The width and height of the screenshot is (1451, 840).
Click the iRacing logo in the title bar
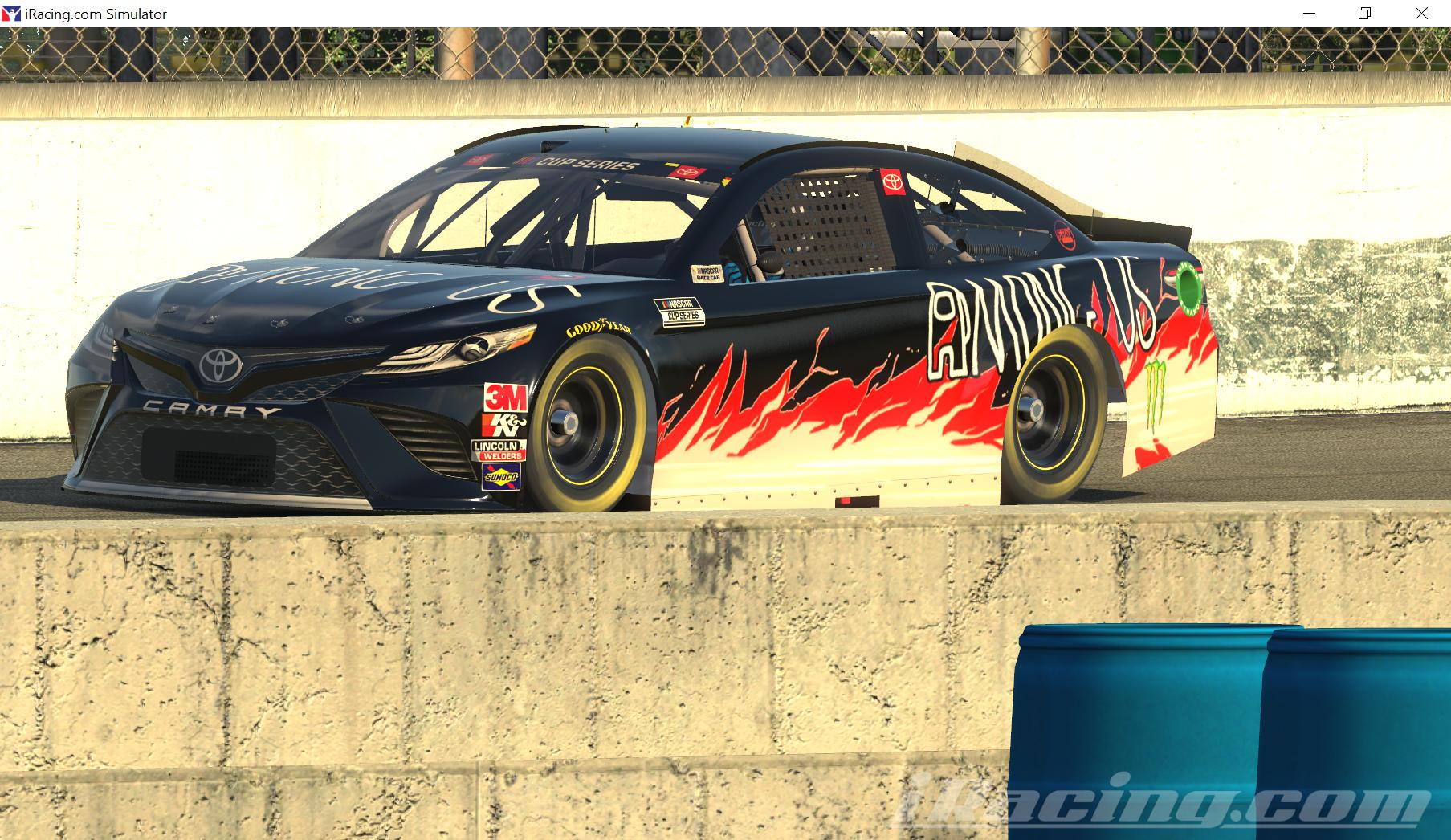[11, 13]
